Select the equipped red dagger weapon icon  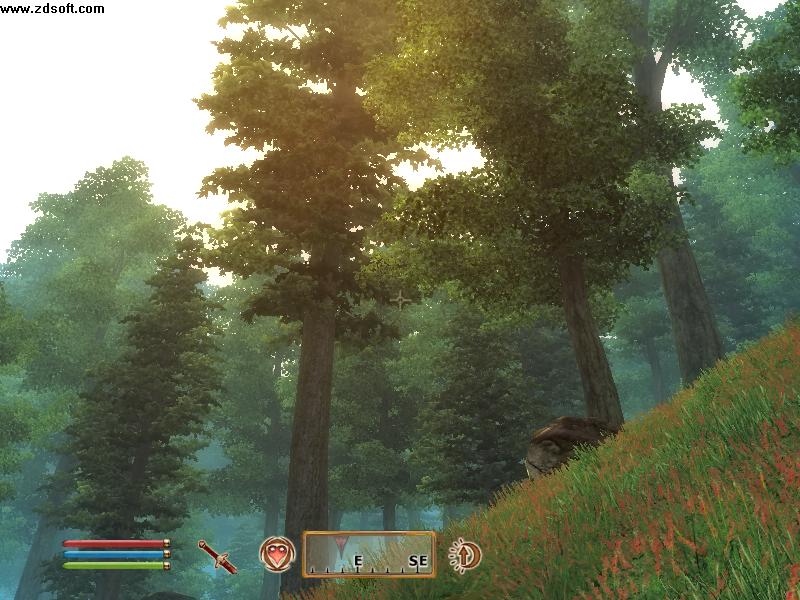point(217,556)
